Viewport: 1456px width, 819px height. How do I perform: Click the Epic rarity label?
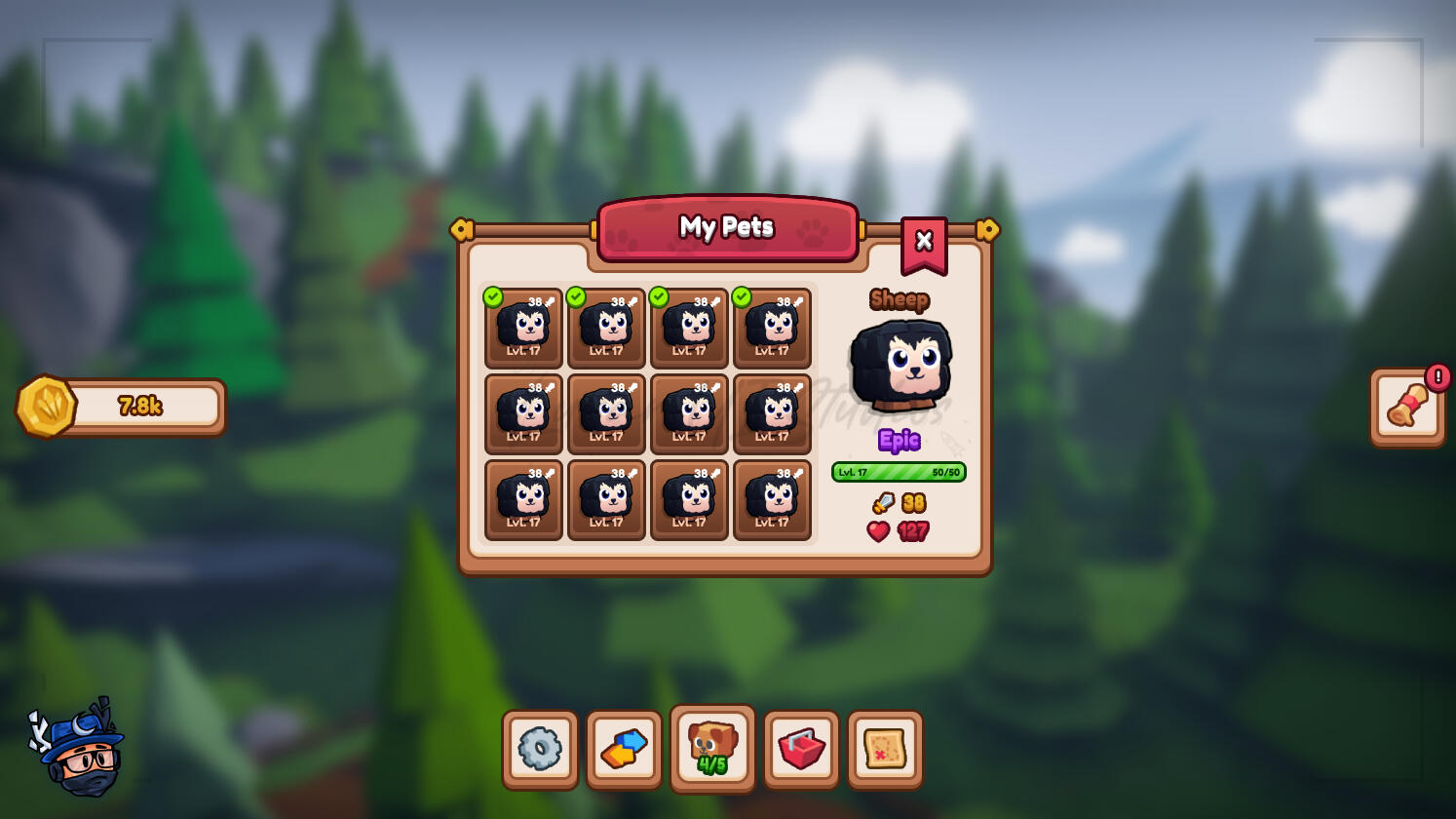pos(899,442)
